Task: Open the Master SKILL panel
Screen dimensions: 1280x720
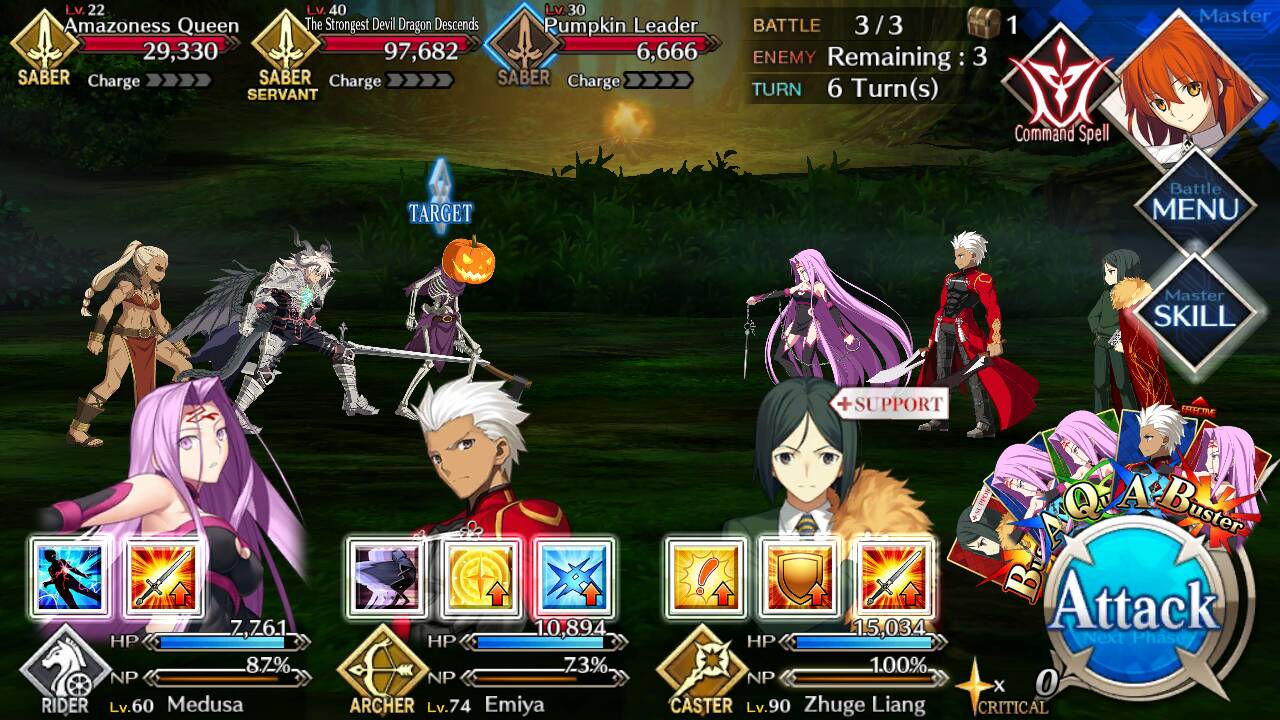Action: (x=1195, y=308)
